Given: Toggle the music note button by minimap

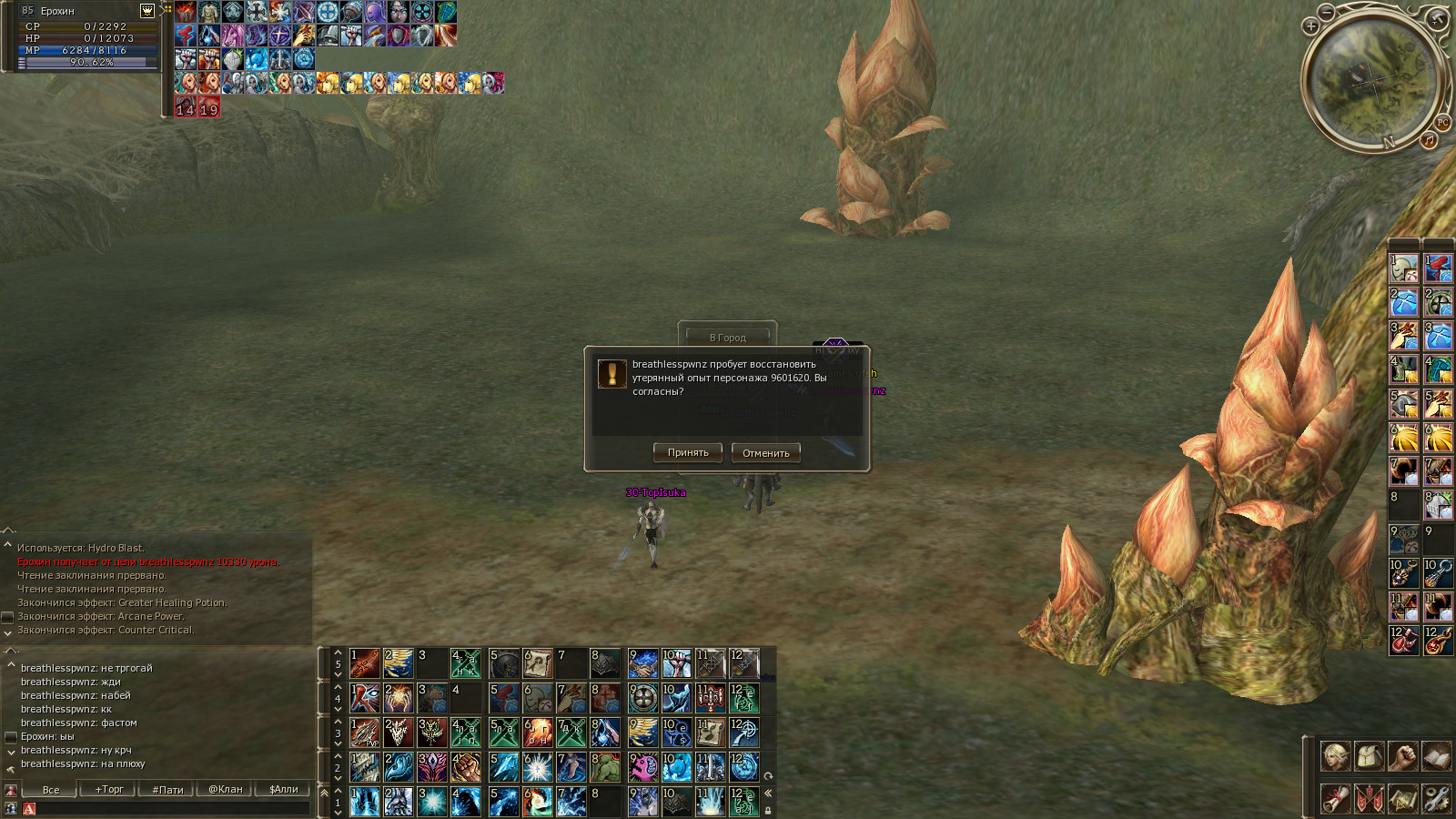Looking at the screenshot, I should coord(1429,140).
